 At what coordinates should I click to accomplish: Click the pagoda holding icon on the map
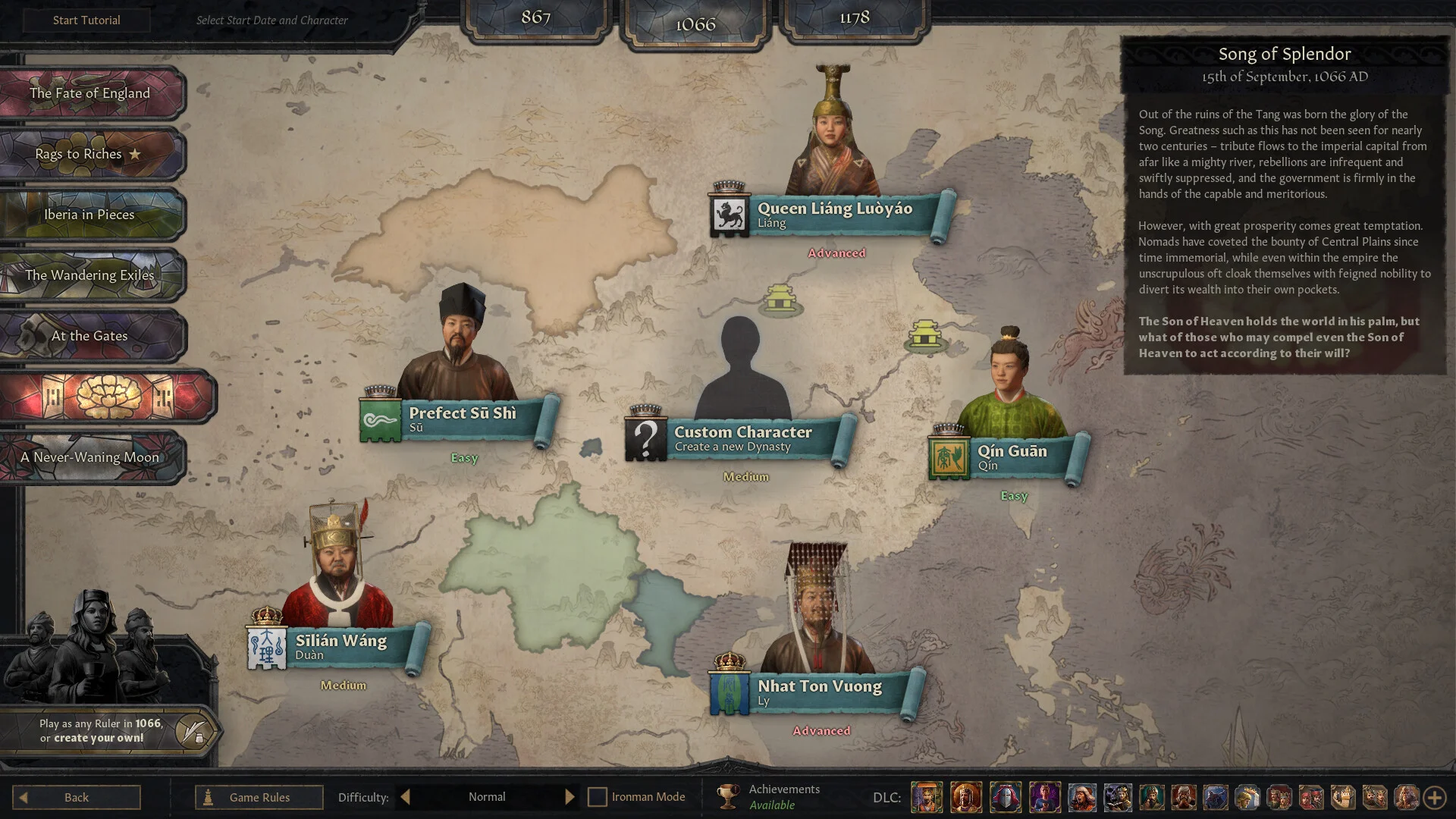pos(781,298)
